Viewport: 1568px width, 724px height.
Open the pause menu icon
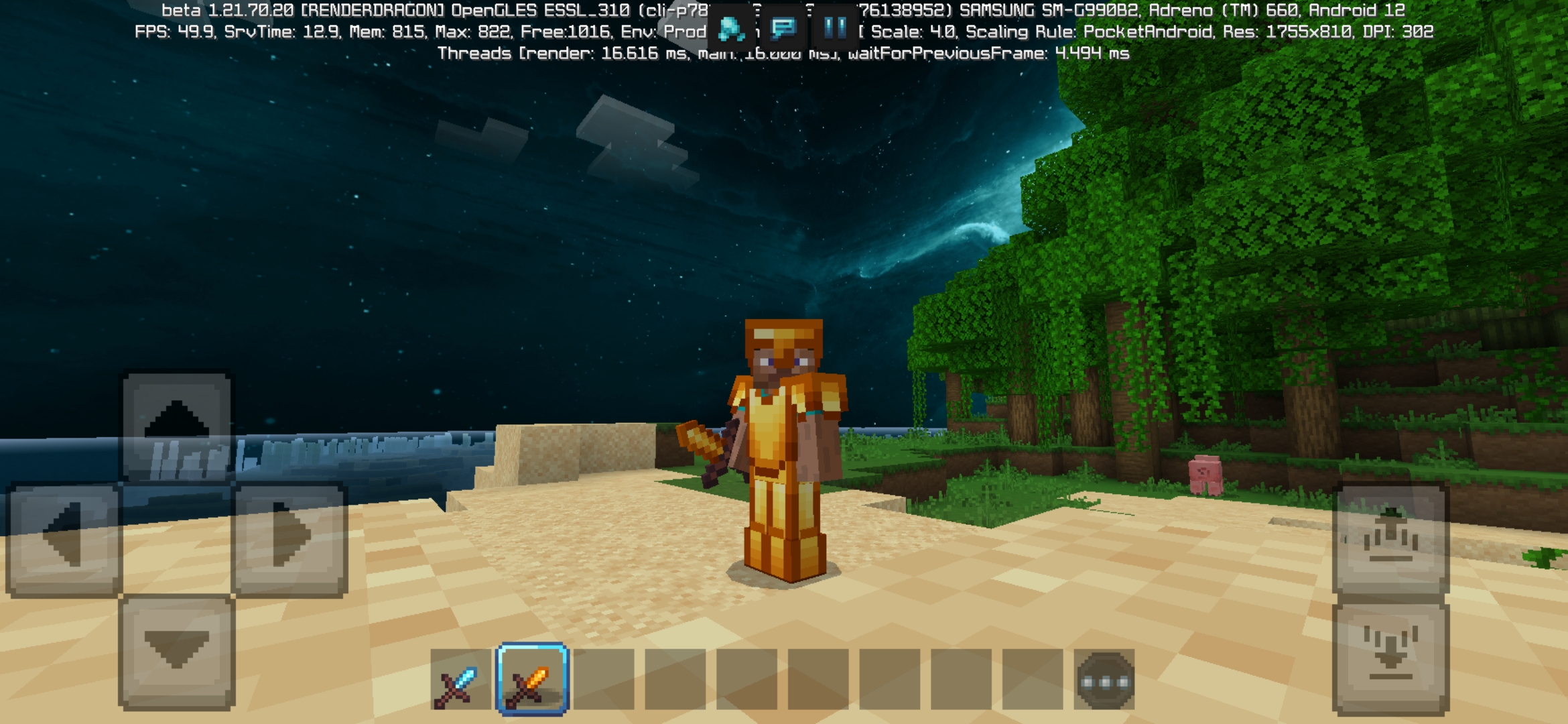coord(834,28)
